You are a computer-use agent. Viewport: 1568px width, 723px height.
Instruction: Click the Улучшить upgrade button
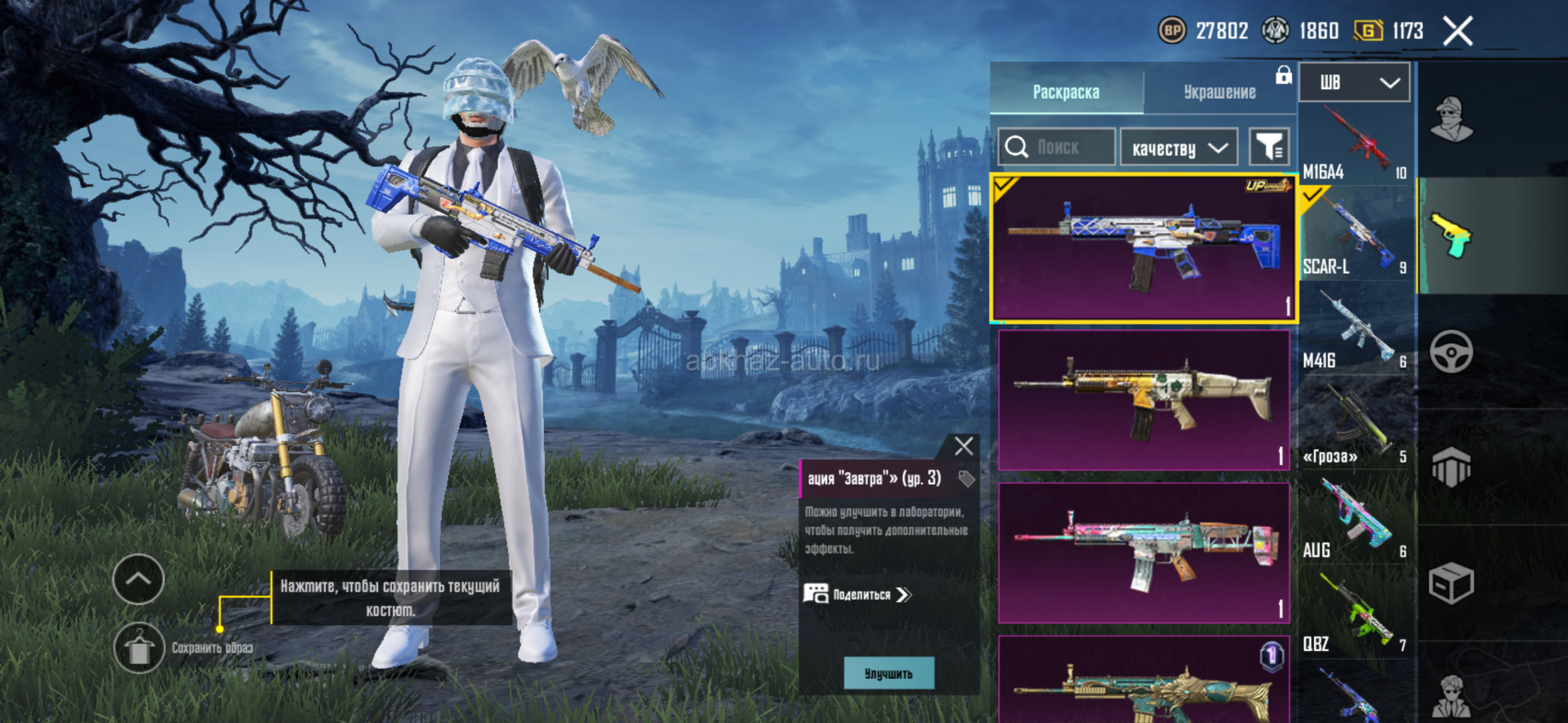click(889, 673)
